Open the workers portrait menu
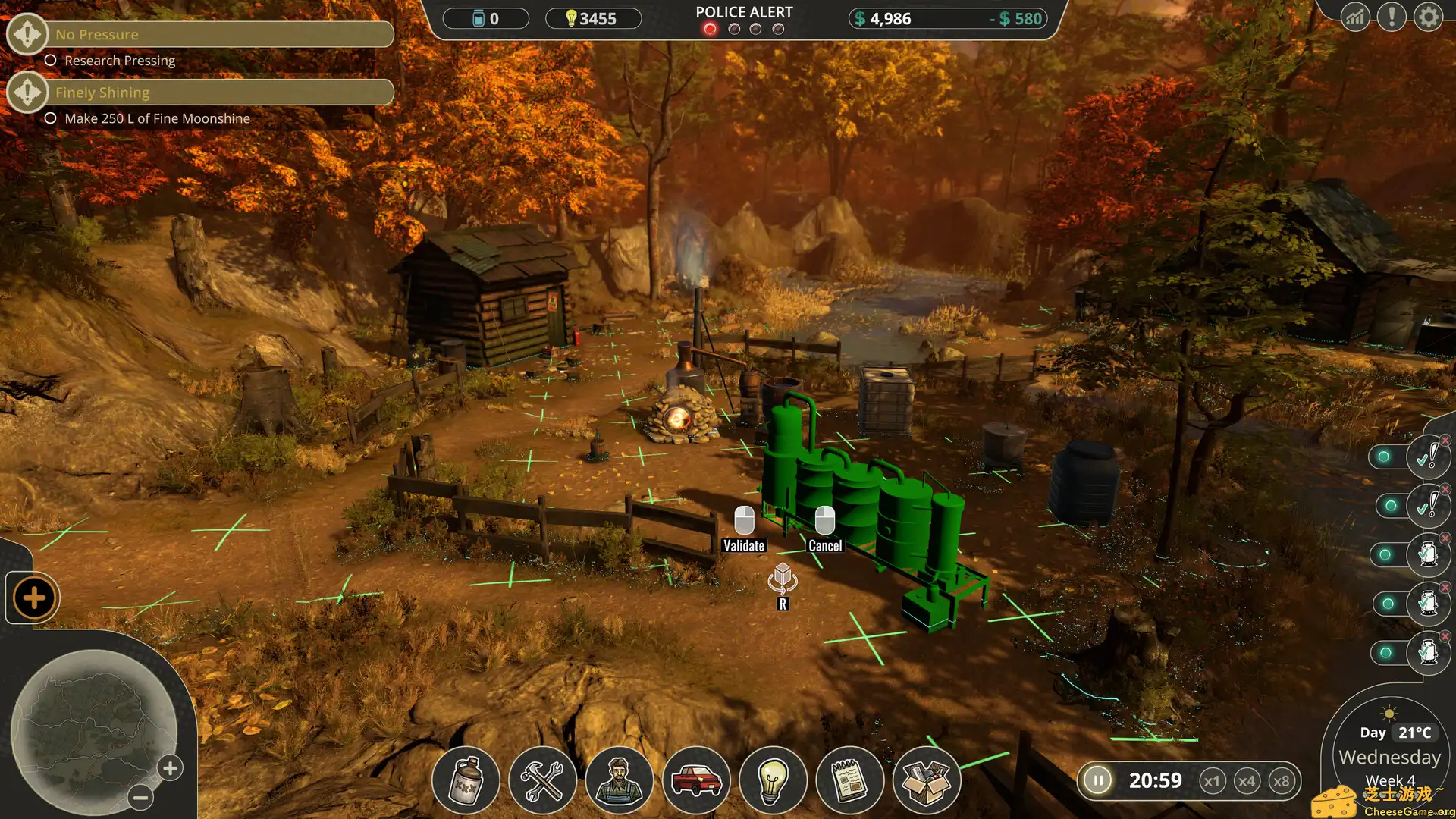Viewport: 1456px width, 819px height. coord(620,780)
